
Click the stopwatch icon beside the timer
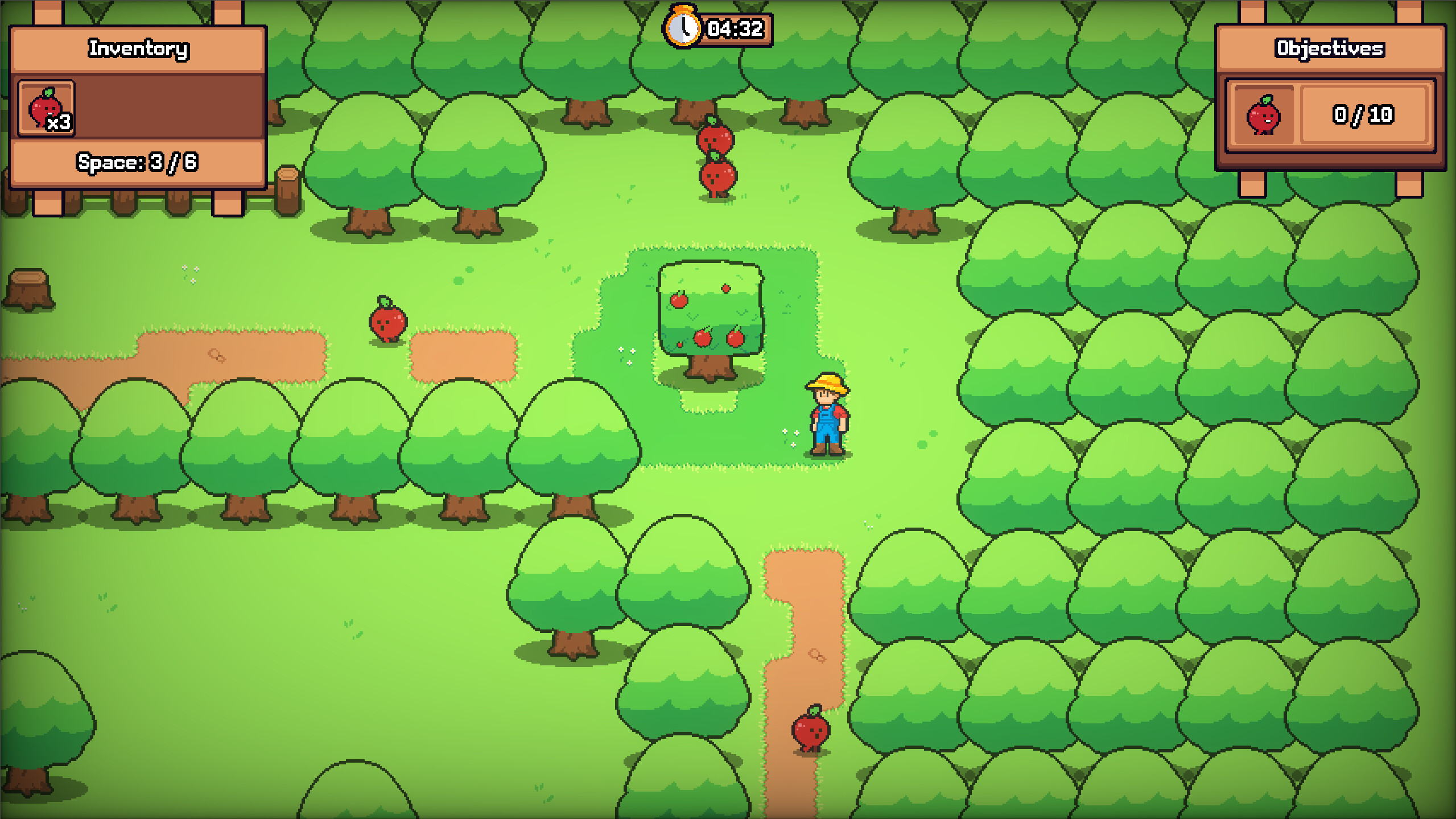click(x=682, y=27)
